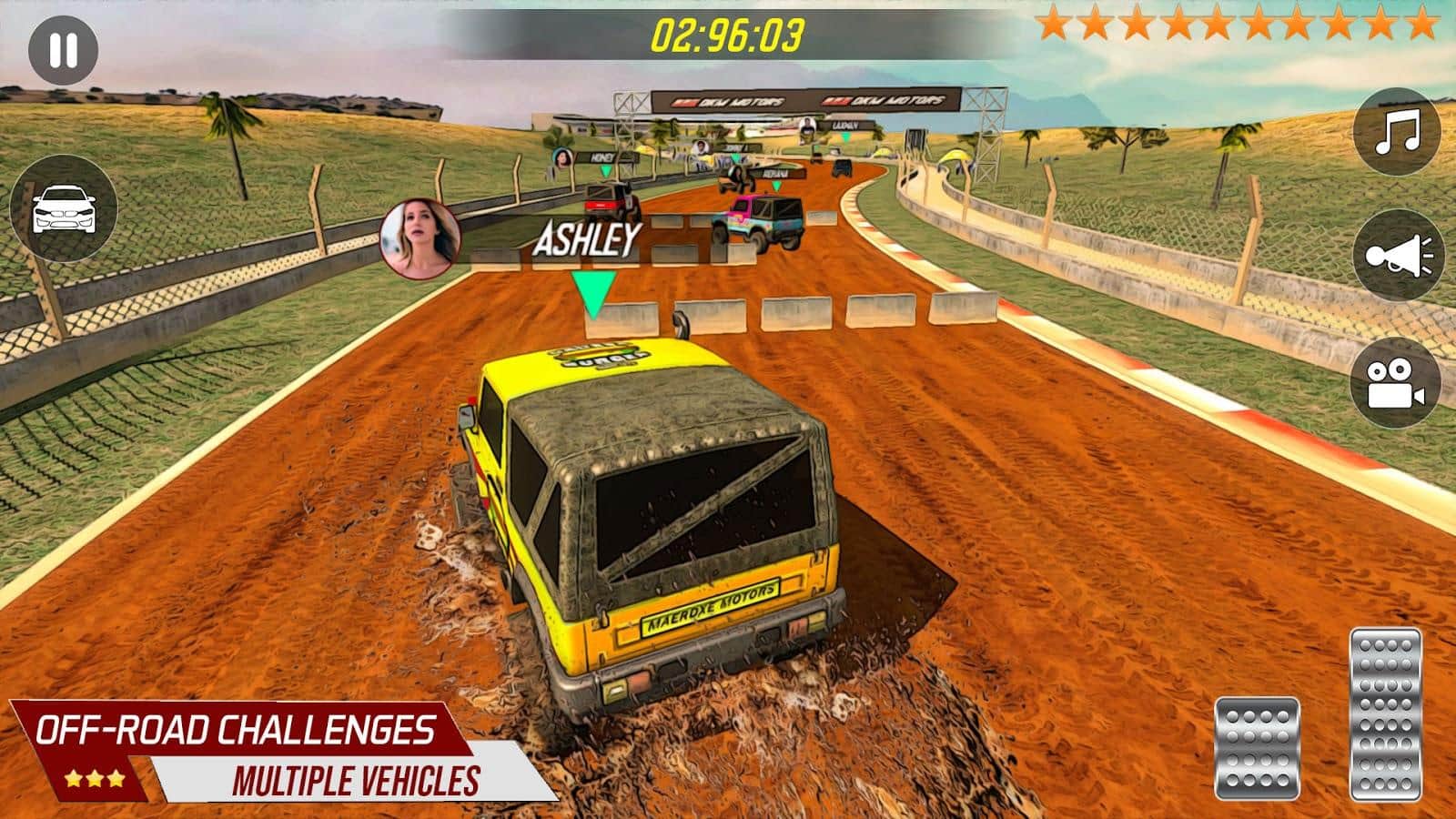Toggle the music note button
The image size is (1456, 819).
[1397, 133]
